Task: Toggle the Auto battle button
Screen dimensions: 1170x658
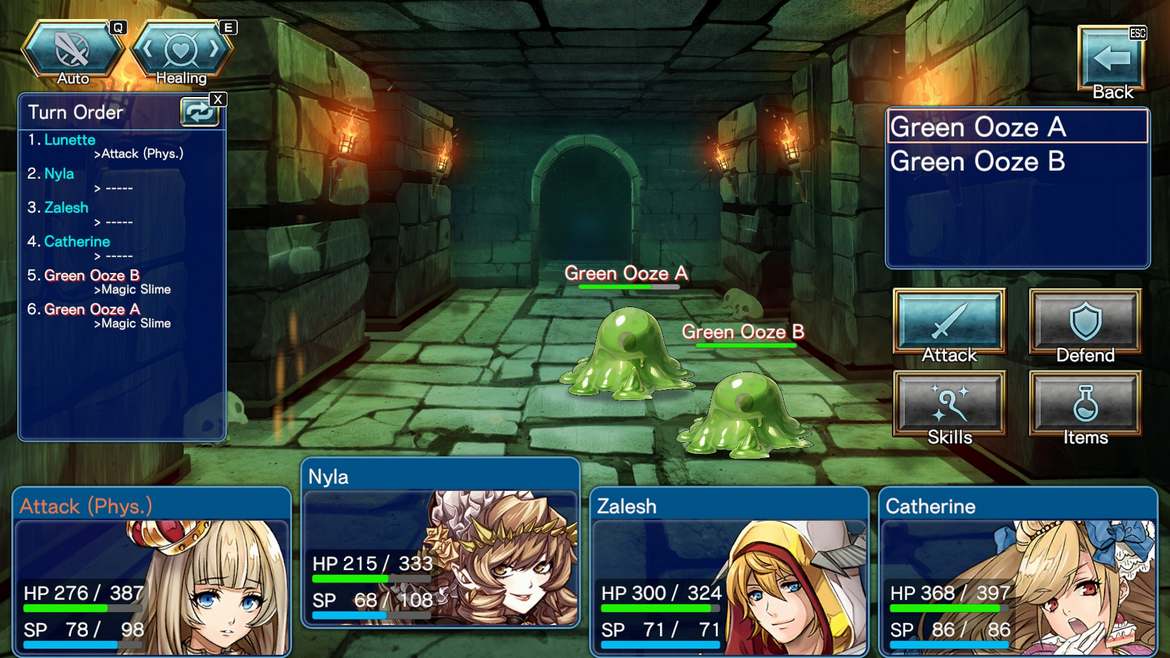Action: (x=74, y=52)
